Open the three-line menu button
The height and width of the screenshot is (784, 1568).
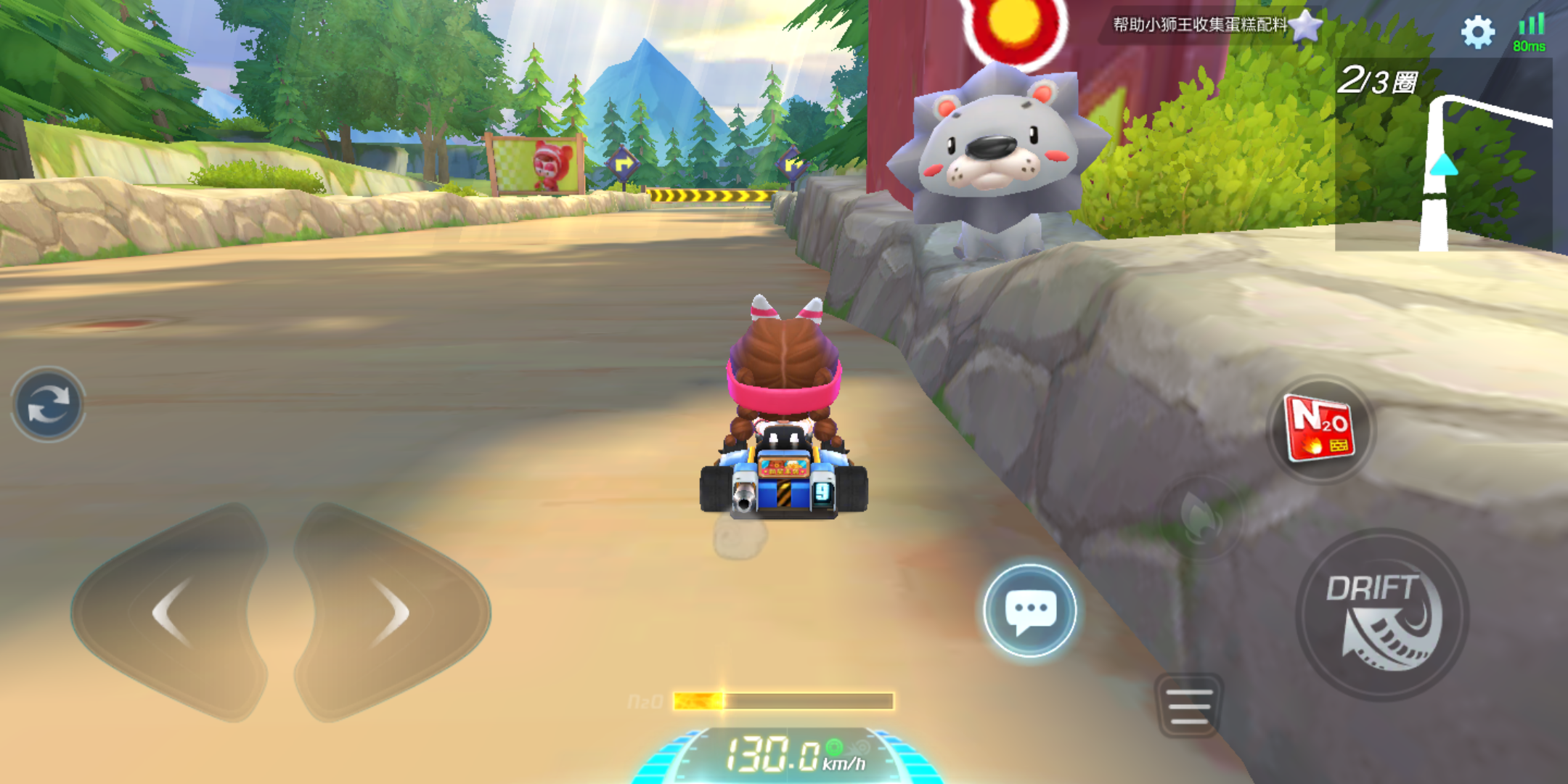click(1189, 706)
